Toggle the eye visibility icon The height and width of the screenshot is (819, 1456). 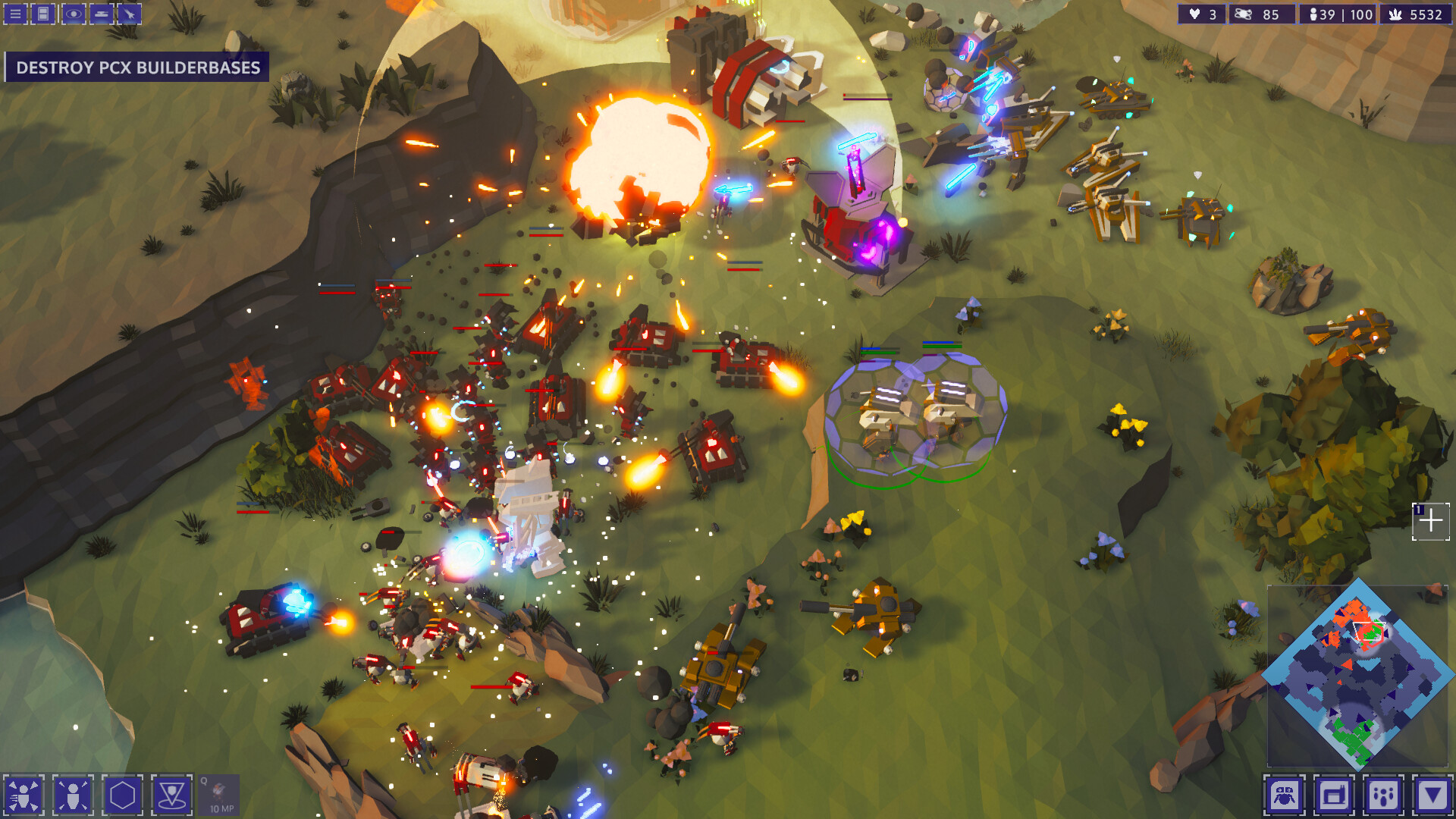(x=73, y=14)
